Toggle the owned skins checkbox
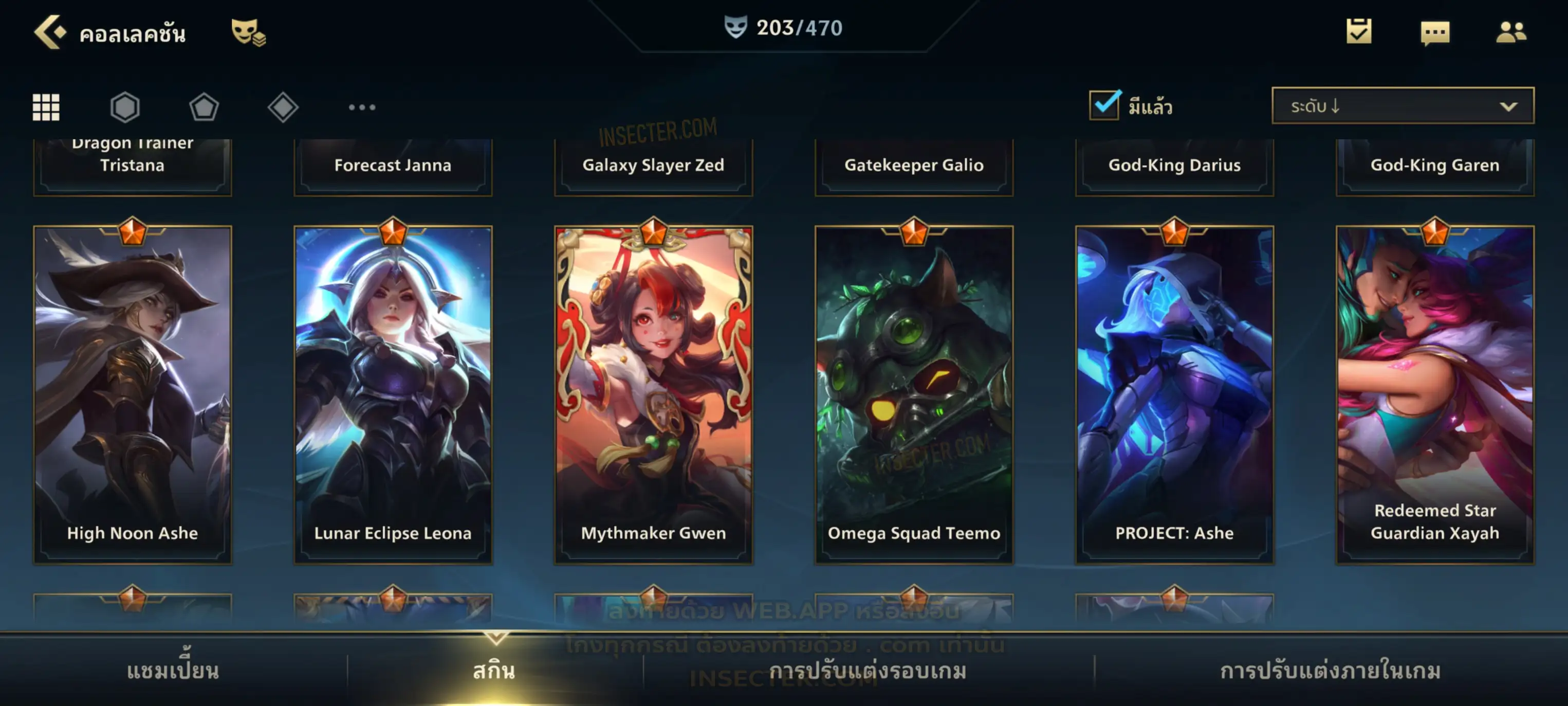 [1104, 105]
